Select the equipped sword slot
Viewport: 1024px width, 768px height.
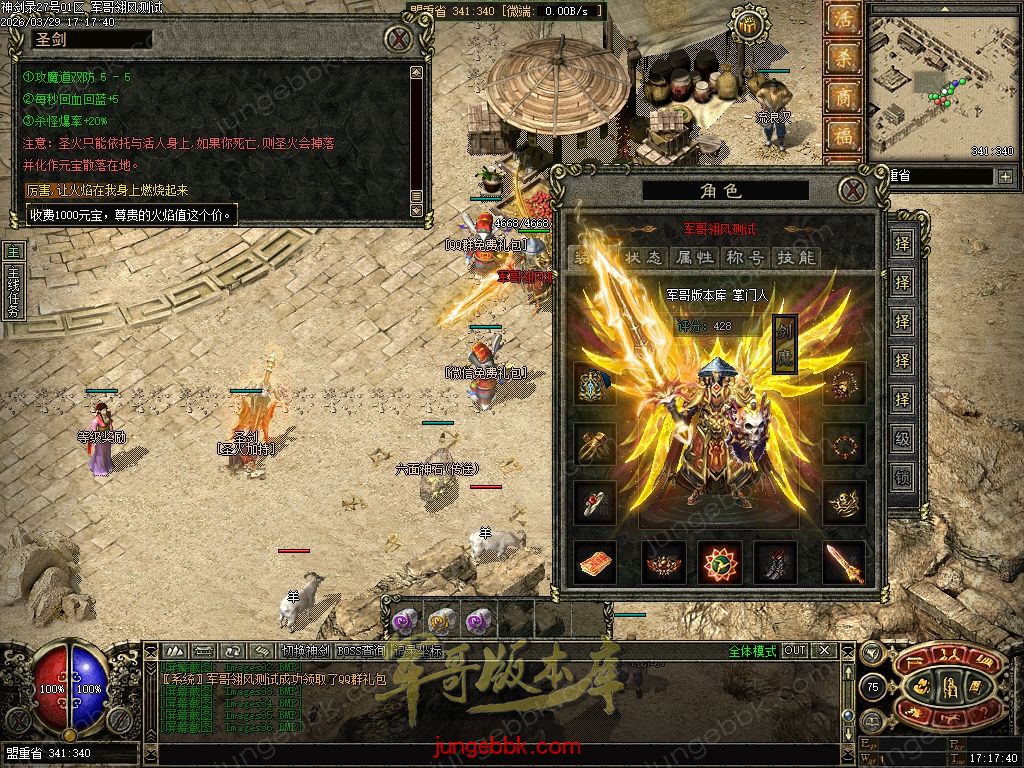pos(843,563)
